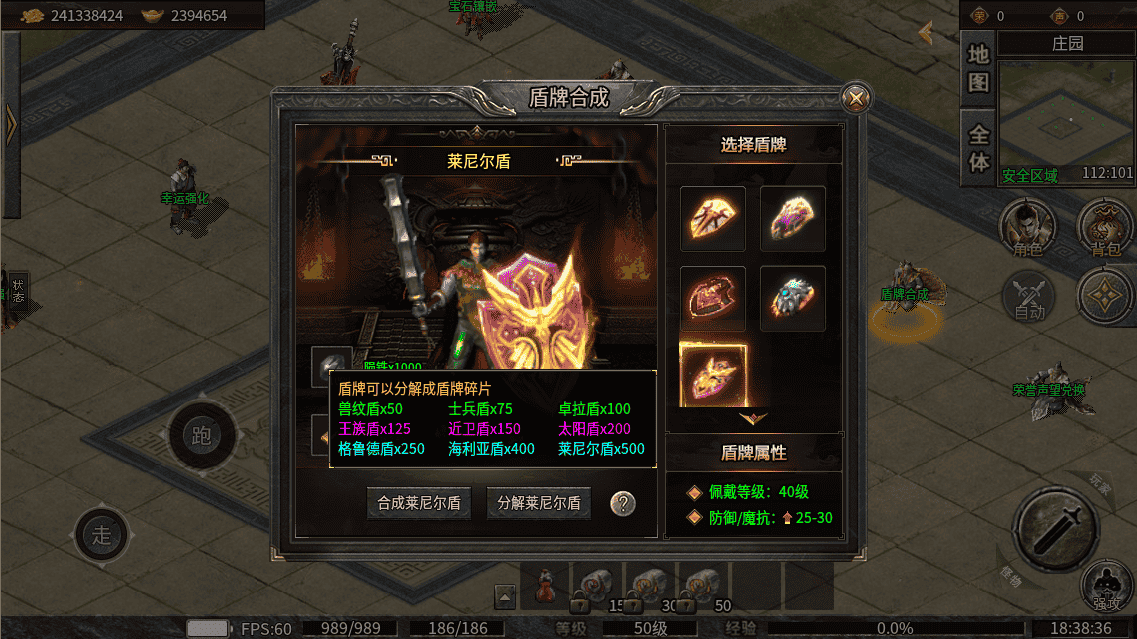
Task: Choose the silver blue-gem shield in the list
Action: click(x=793, y=298)
